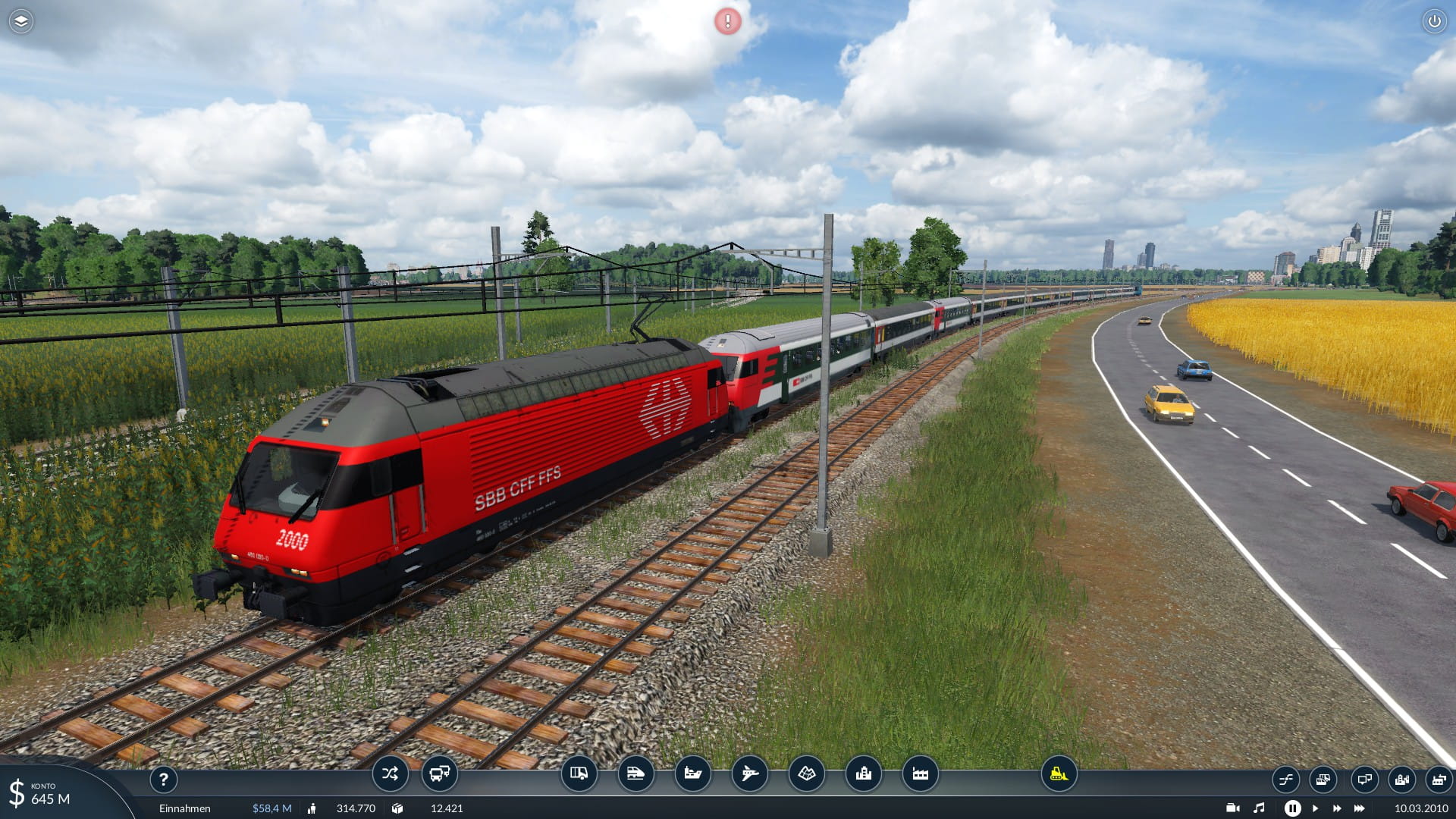The width and height of the screenshot is (1456, 819).
Task: Open the line manager with crossing arrows
Action: (x=390, y=773)
